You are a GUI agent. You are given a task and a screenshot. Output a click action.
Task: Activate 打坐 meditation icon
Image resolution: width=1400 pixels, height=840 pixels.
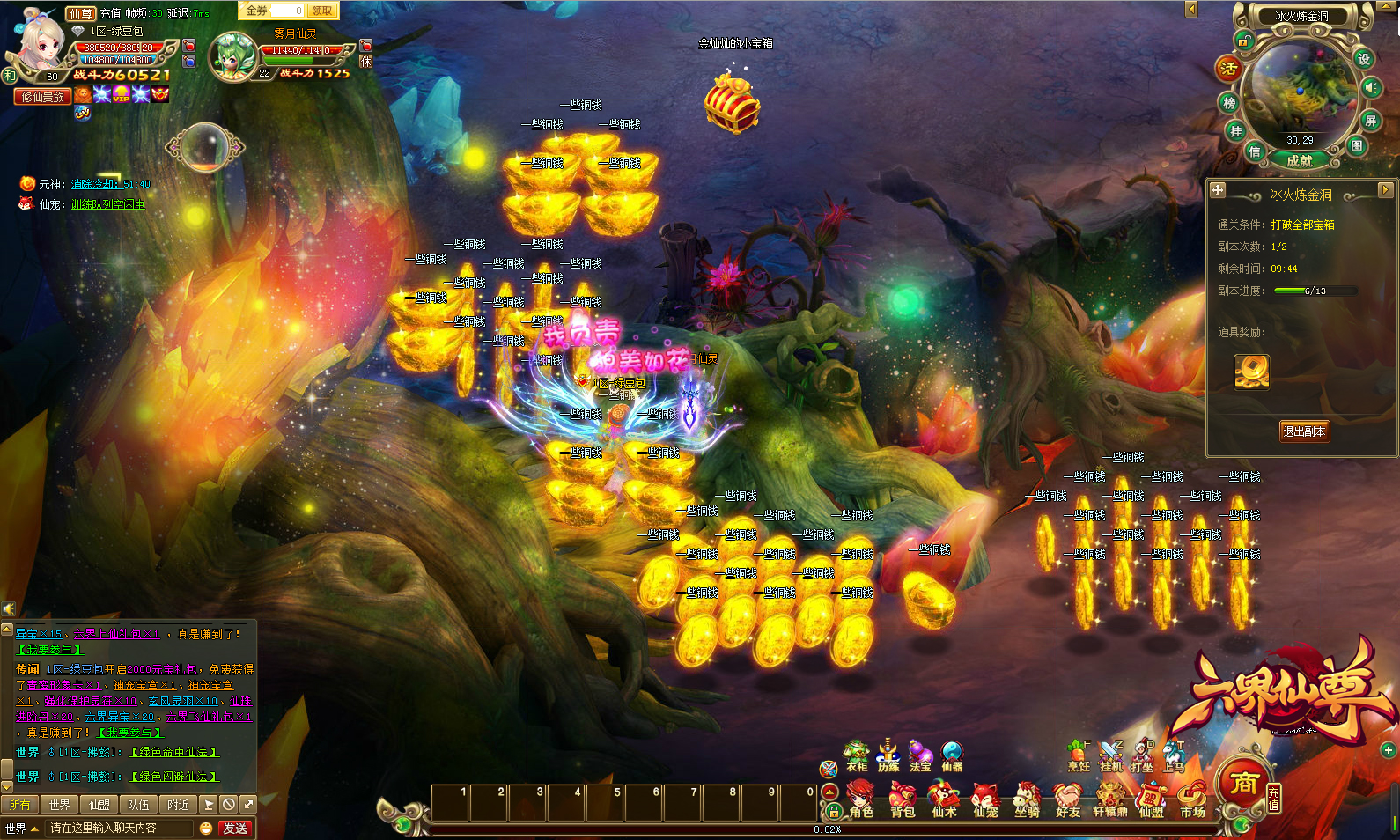point(1142,756)
